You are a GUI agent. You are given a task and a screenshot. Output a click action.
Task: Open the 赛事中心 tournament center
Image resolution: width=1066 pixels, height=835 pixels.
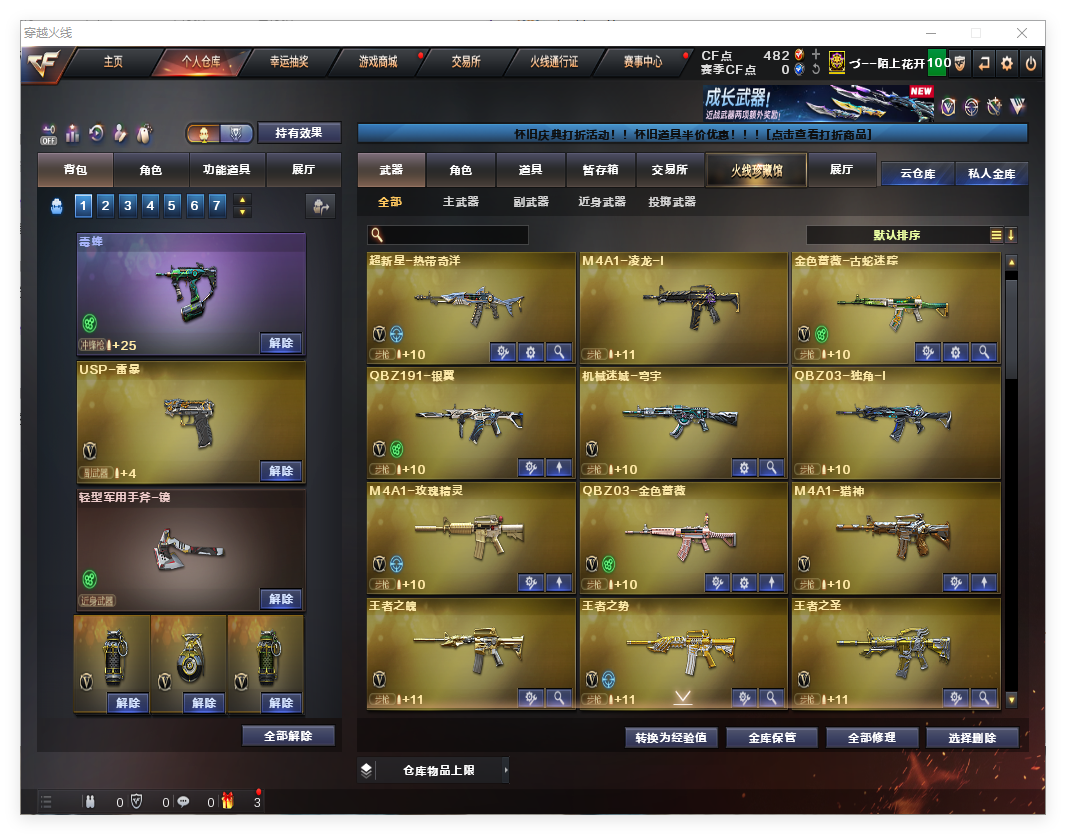click(x=642, y=62)
